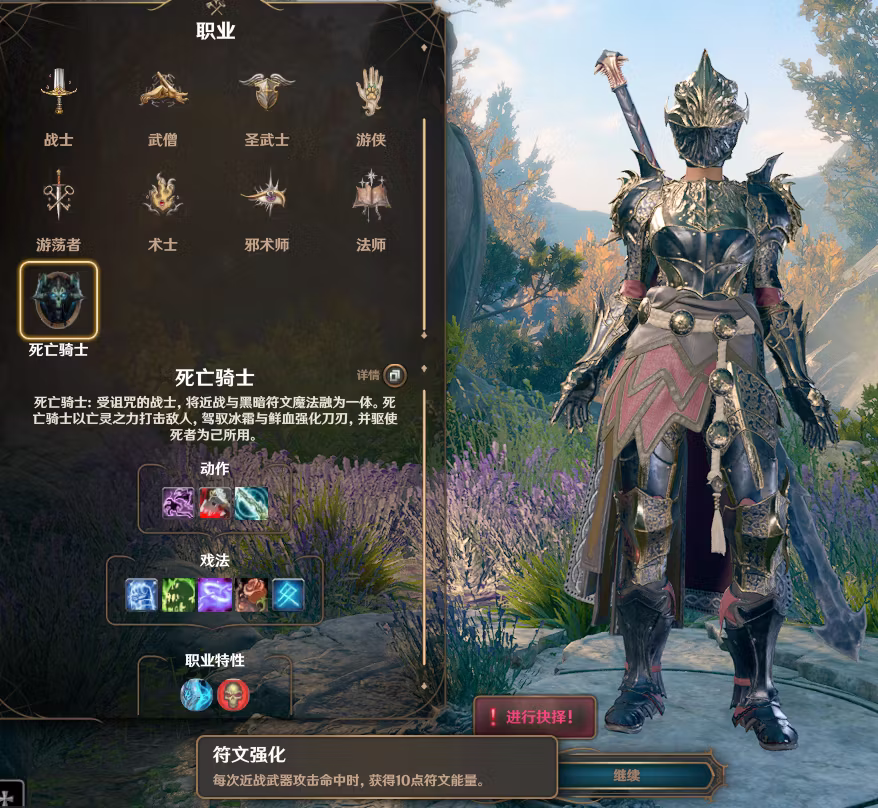Inspect the red bloody weapon action icon
This screenshot has width=878, height=808.
point(215,502)
